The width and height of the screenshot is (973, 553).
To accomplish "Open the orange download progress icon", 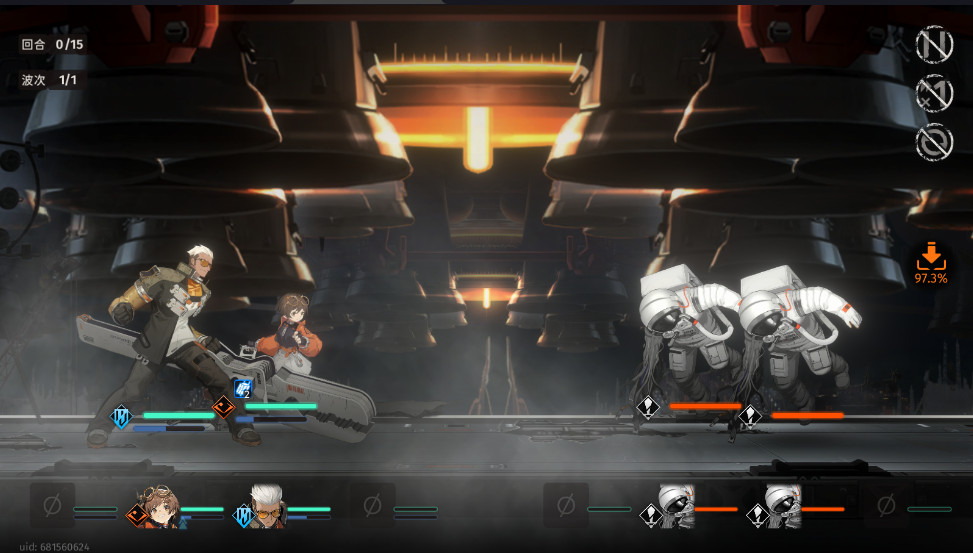I will click(x=930, y=261).
